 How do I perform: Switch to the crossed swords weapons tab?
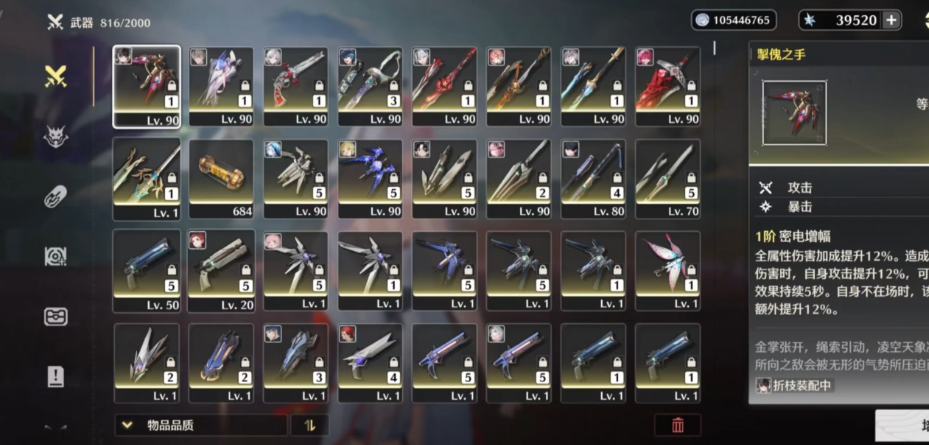(x=56, y=76)
